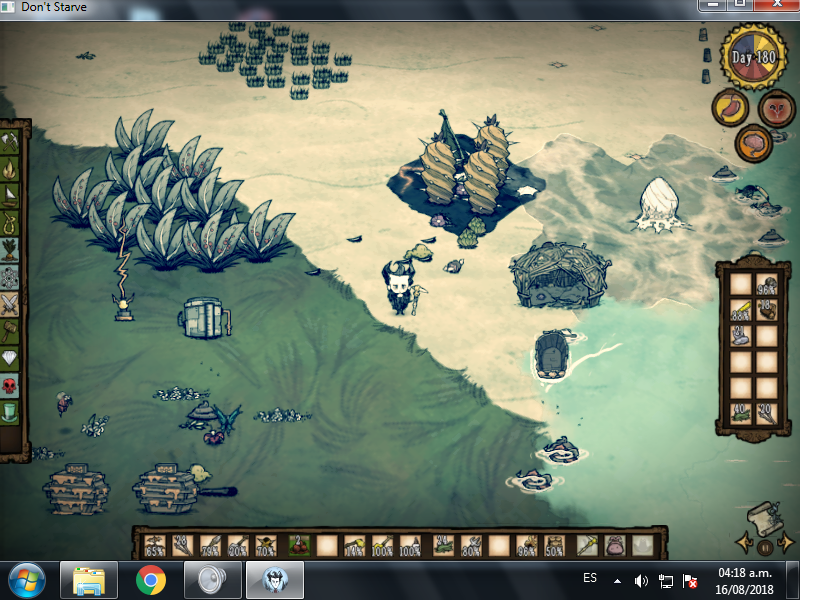
Task: Select the red berries inventory slot
Action: (298, 546)
